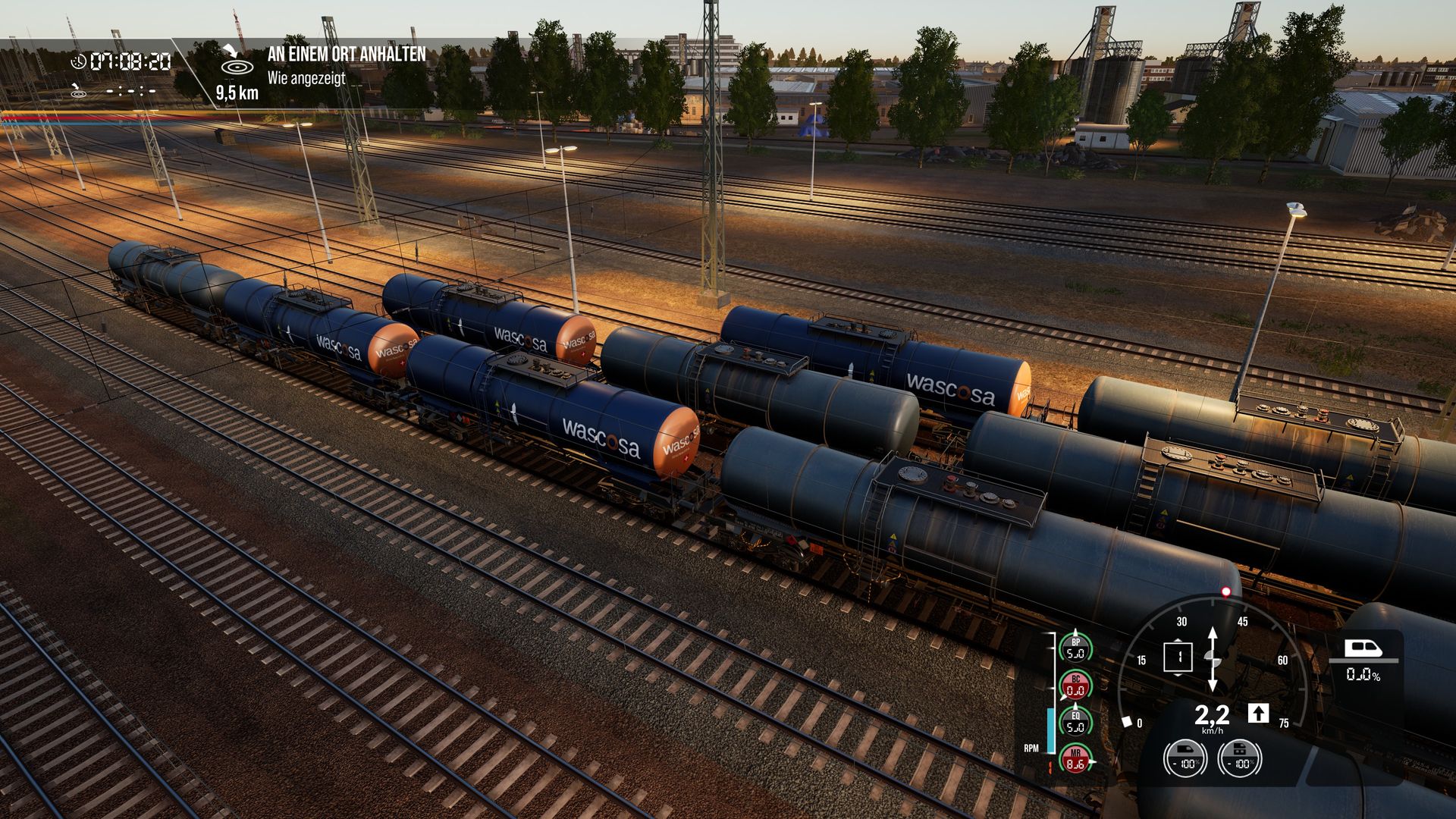This screenshot has height=819, width=1456.
Task: Click the locomotive throttle dial icon
Action: [x=1185, y=758]
